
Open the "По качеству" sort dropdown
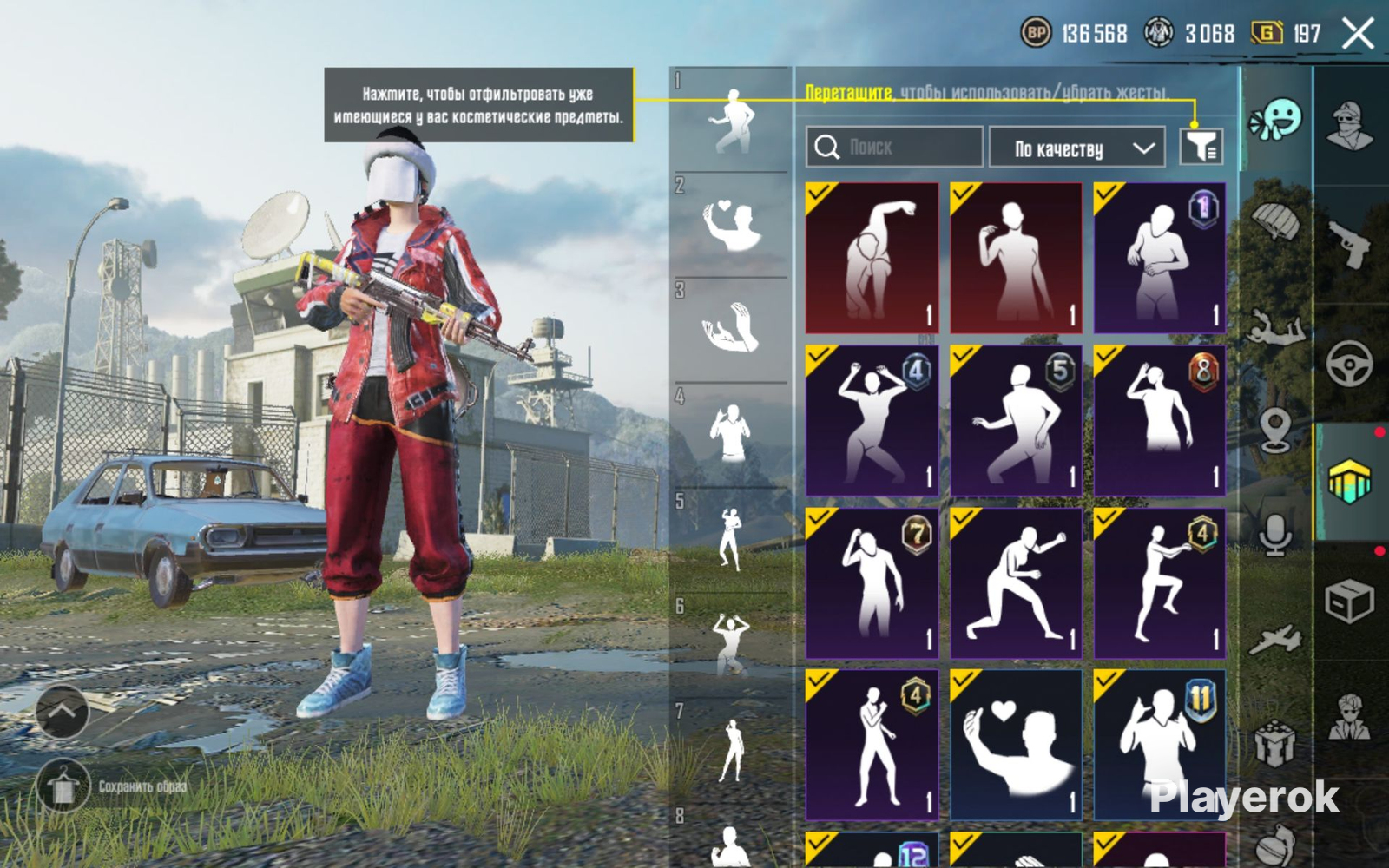1076,148
